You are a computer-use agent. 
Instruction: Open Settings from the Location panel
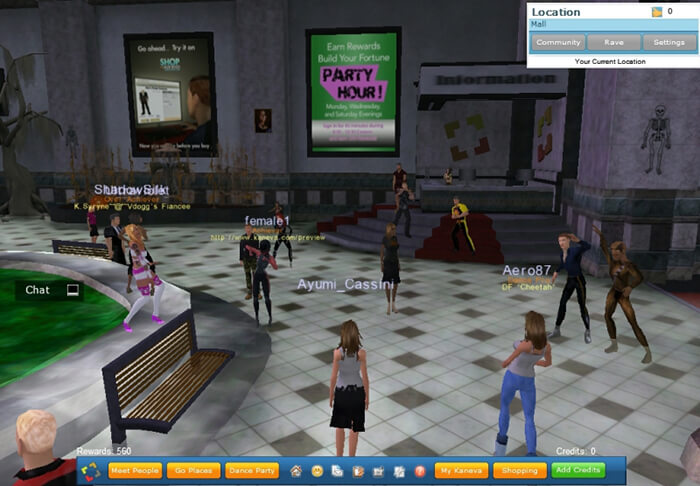point(668,43)
